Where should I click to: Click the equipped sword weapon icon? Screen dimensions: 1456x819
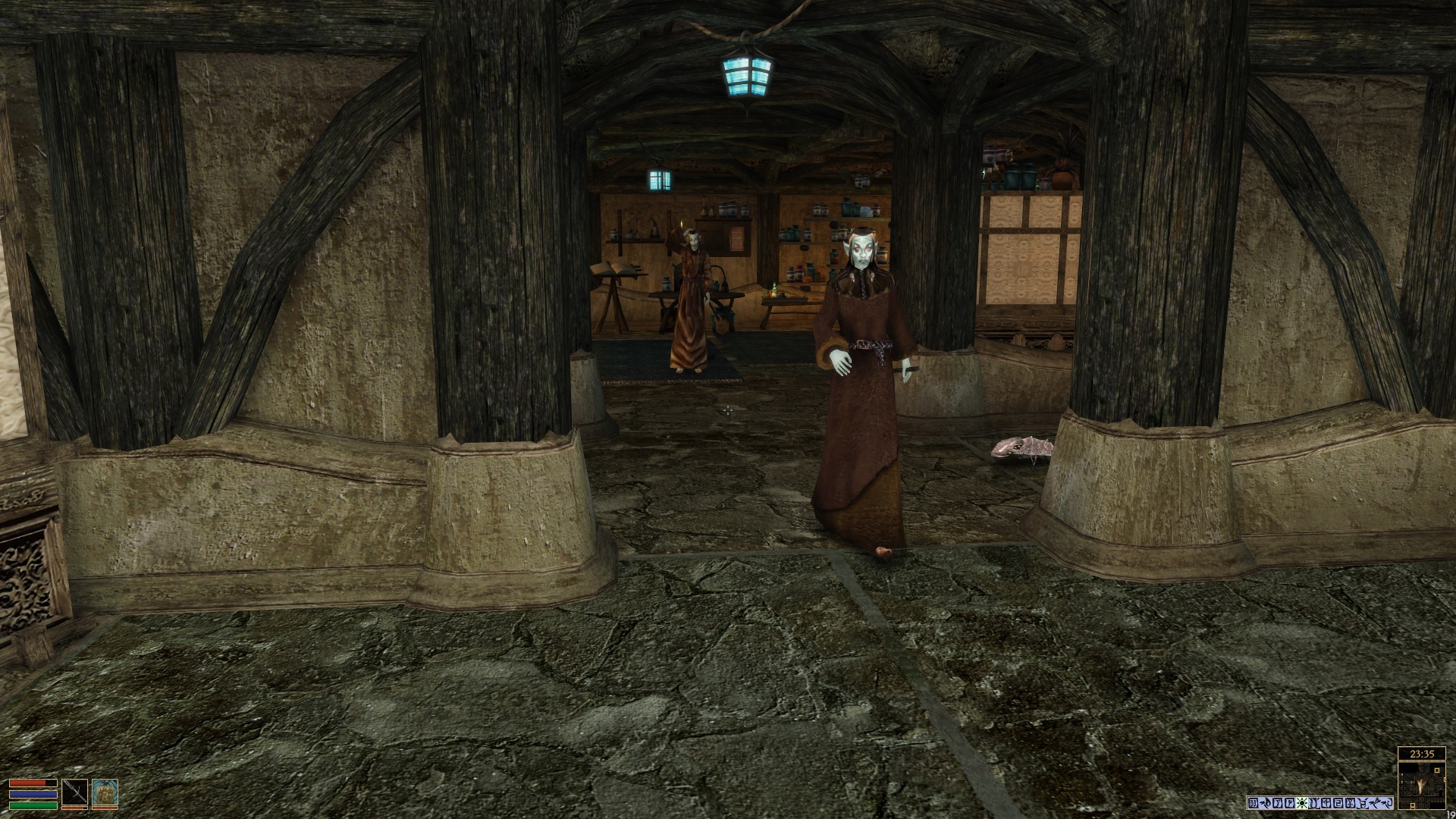point(75,793)
